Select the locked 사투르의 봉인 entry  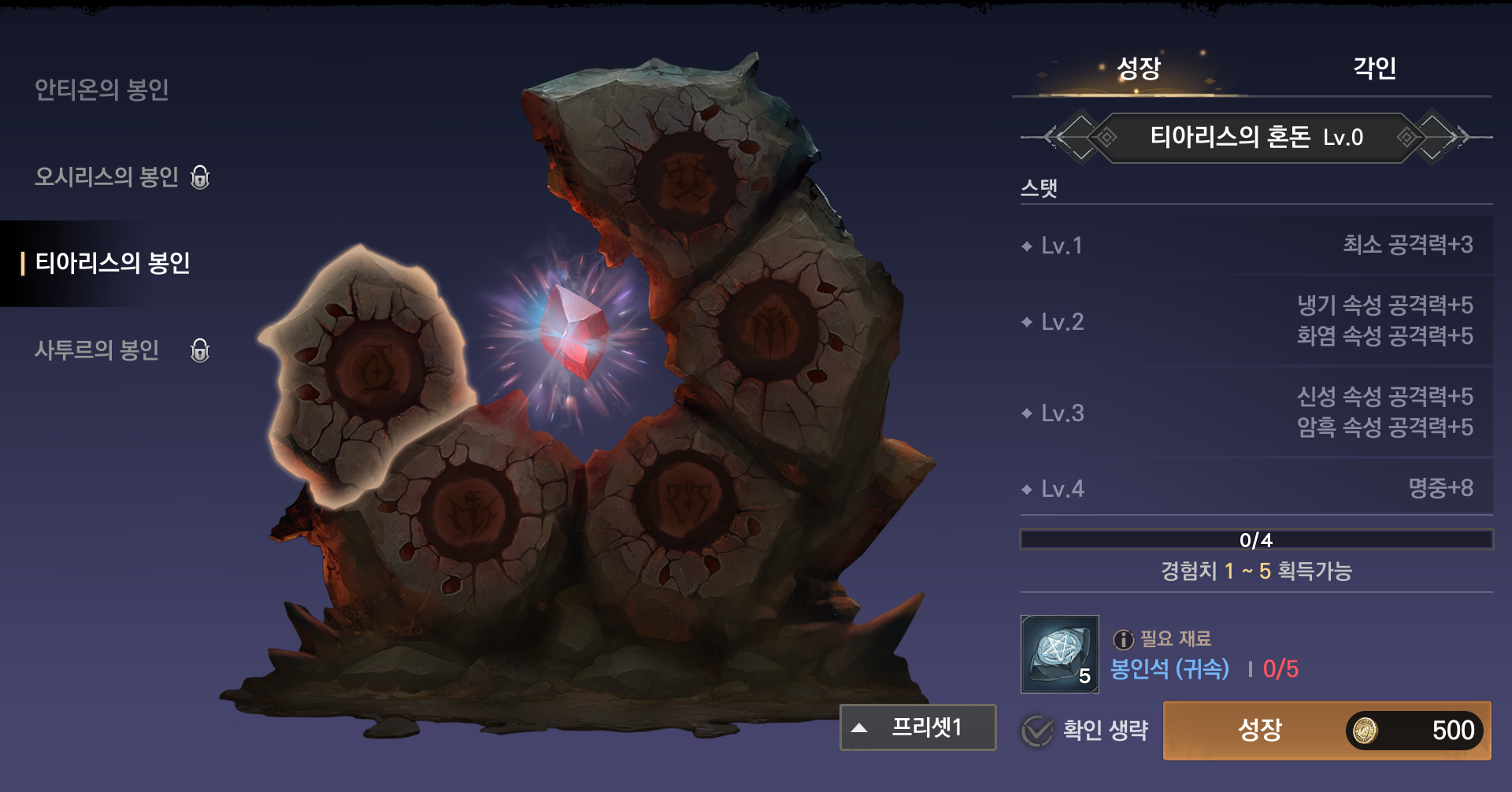98,350
